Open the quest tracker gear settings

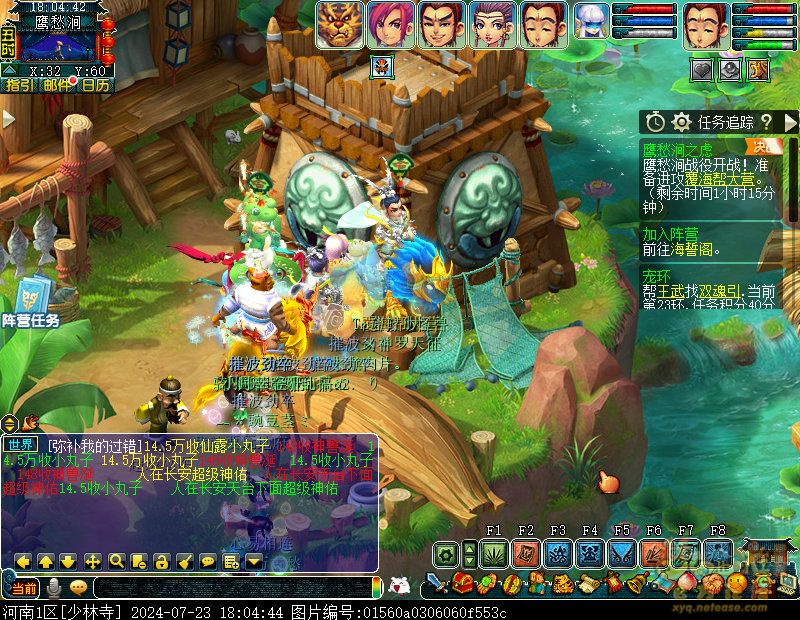pyautogui.click(x=682, y=122)
